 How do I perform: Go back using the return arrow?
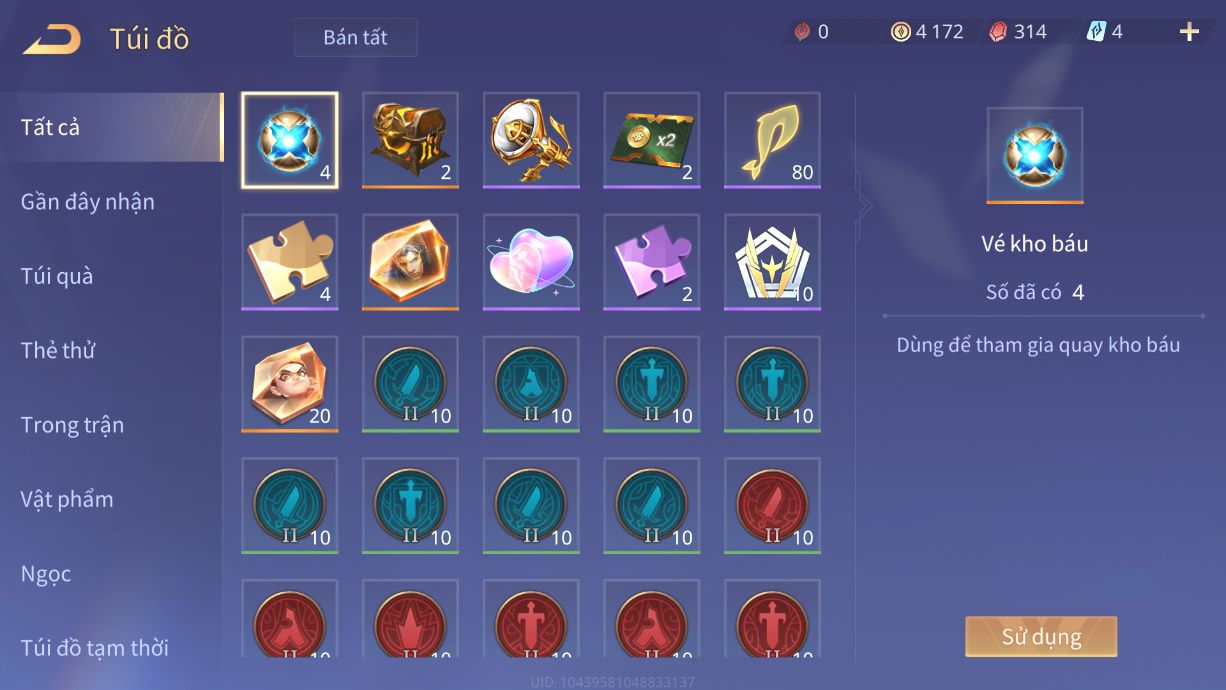tap(52, 39)
